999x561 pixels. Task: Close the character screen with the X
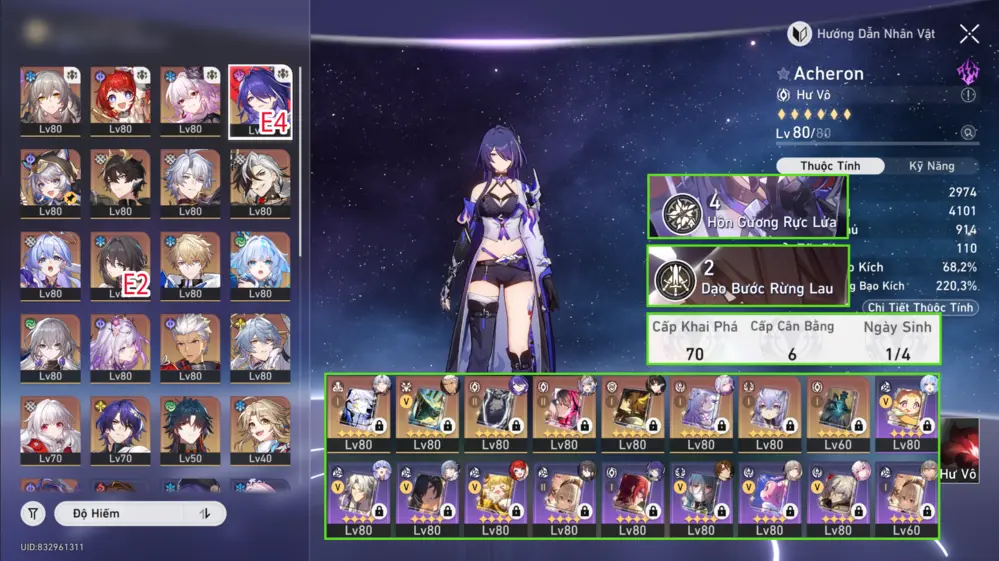click(x=969, y=34)
